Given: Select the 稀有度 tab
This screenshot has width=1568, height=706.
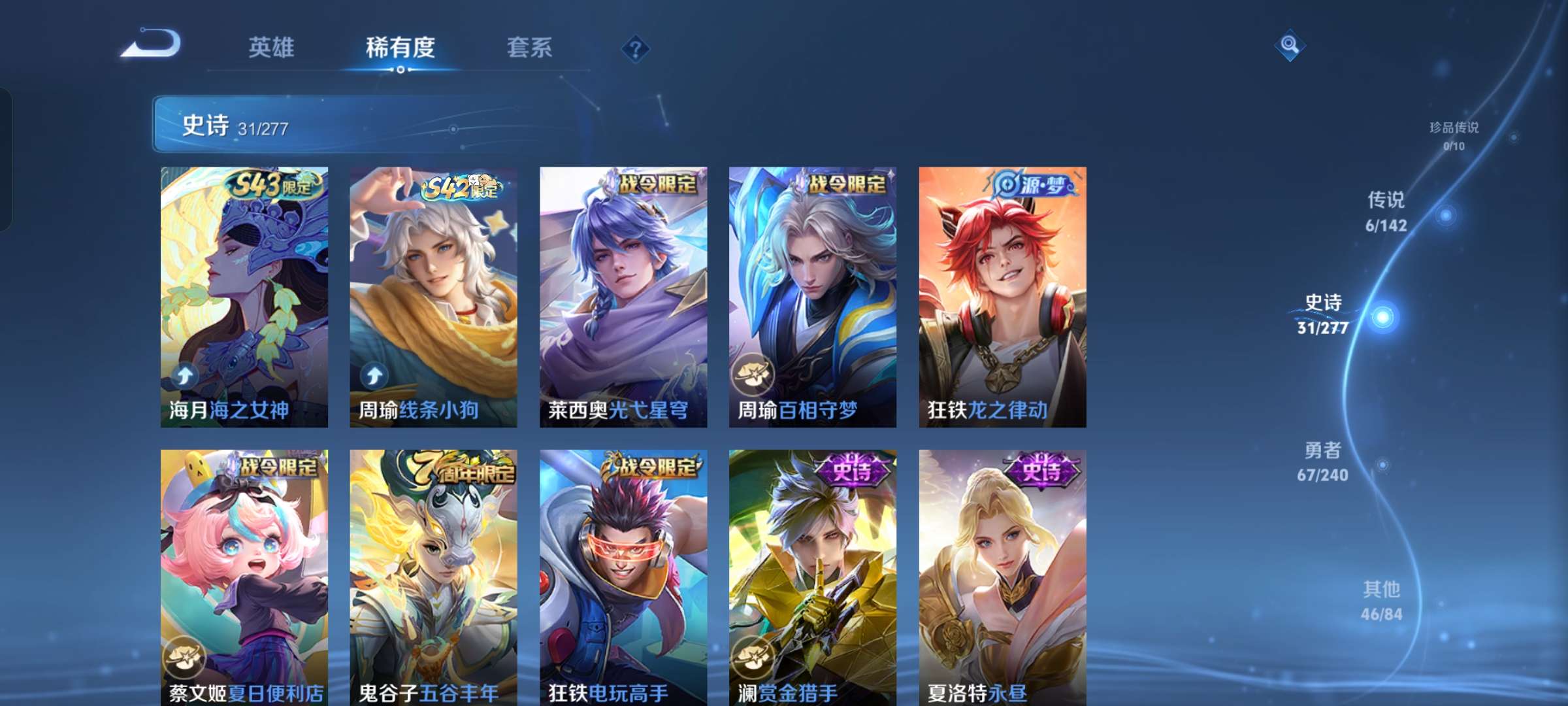Looking at the screenshot, I should click(400, 48).
